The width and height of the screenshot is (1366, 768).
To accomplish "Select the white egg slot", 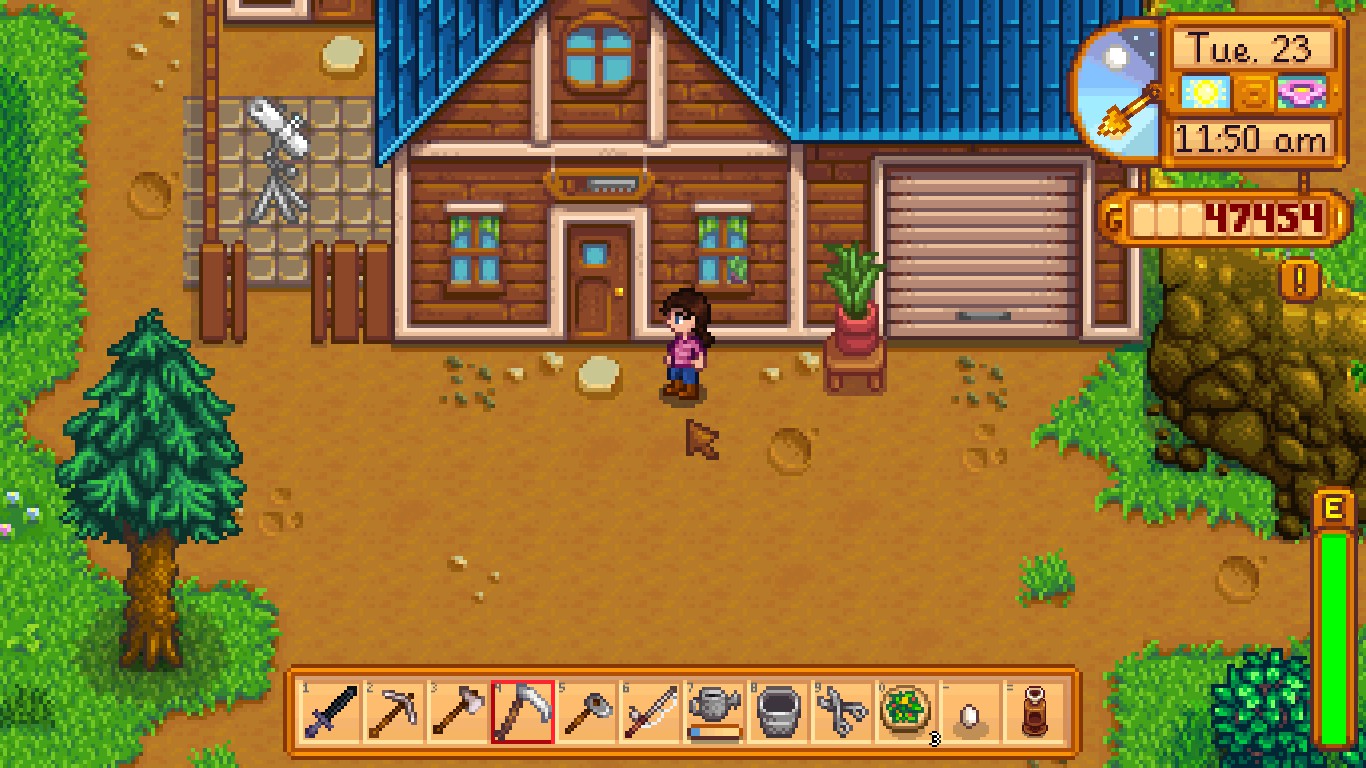I will coord(970,712).
